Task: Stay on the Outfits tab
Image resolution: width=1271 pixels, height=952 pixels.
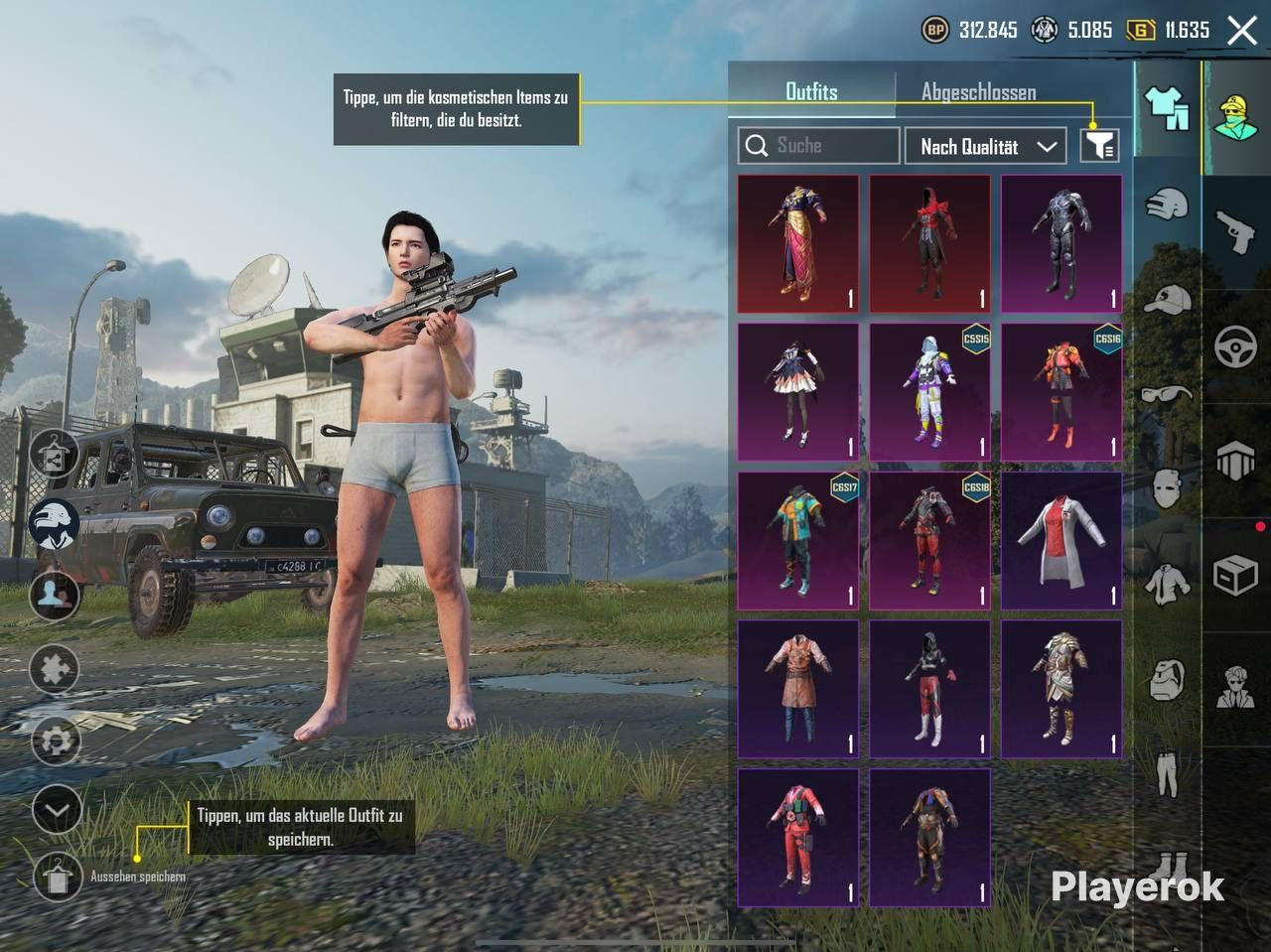Action: (811, 91)
